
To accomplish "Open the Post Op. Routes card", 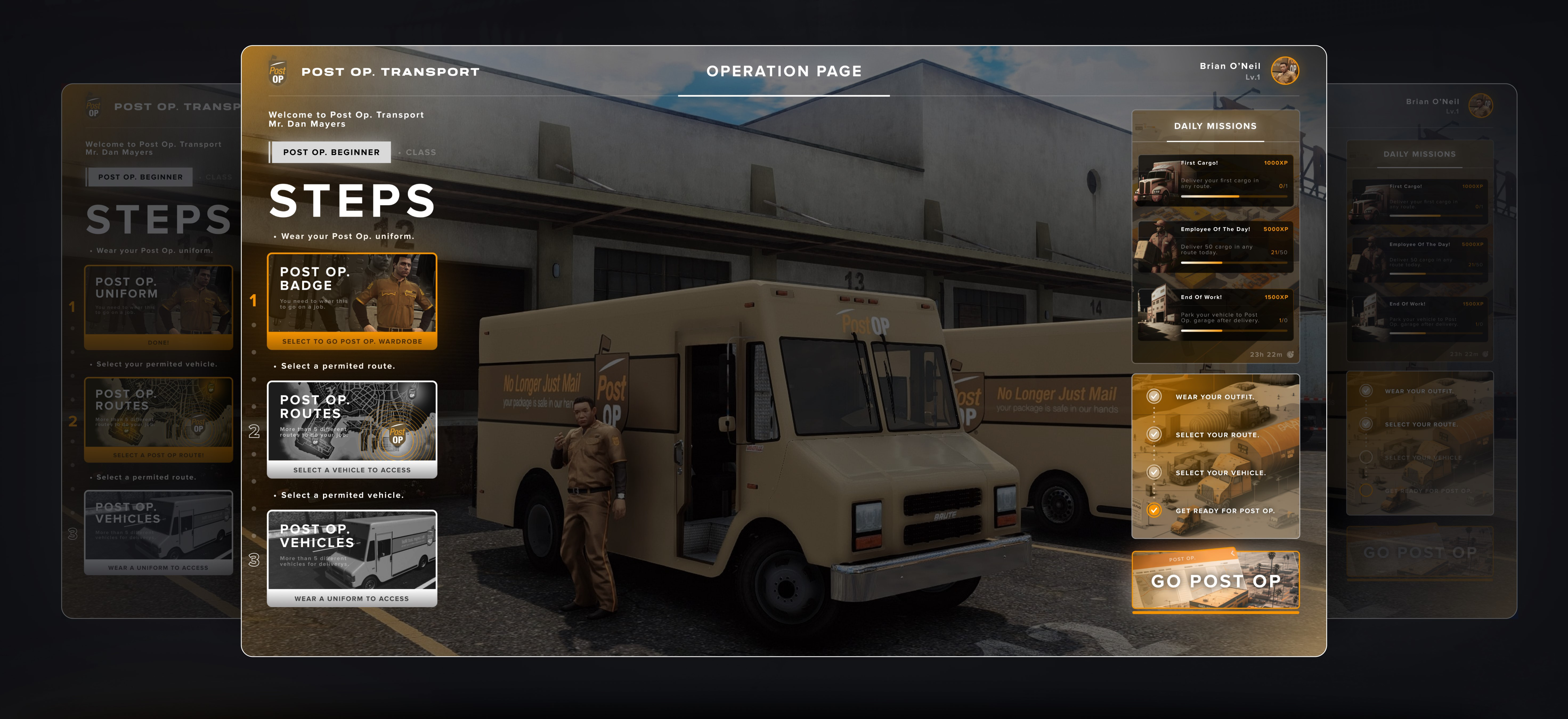I will 352,421.
